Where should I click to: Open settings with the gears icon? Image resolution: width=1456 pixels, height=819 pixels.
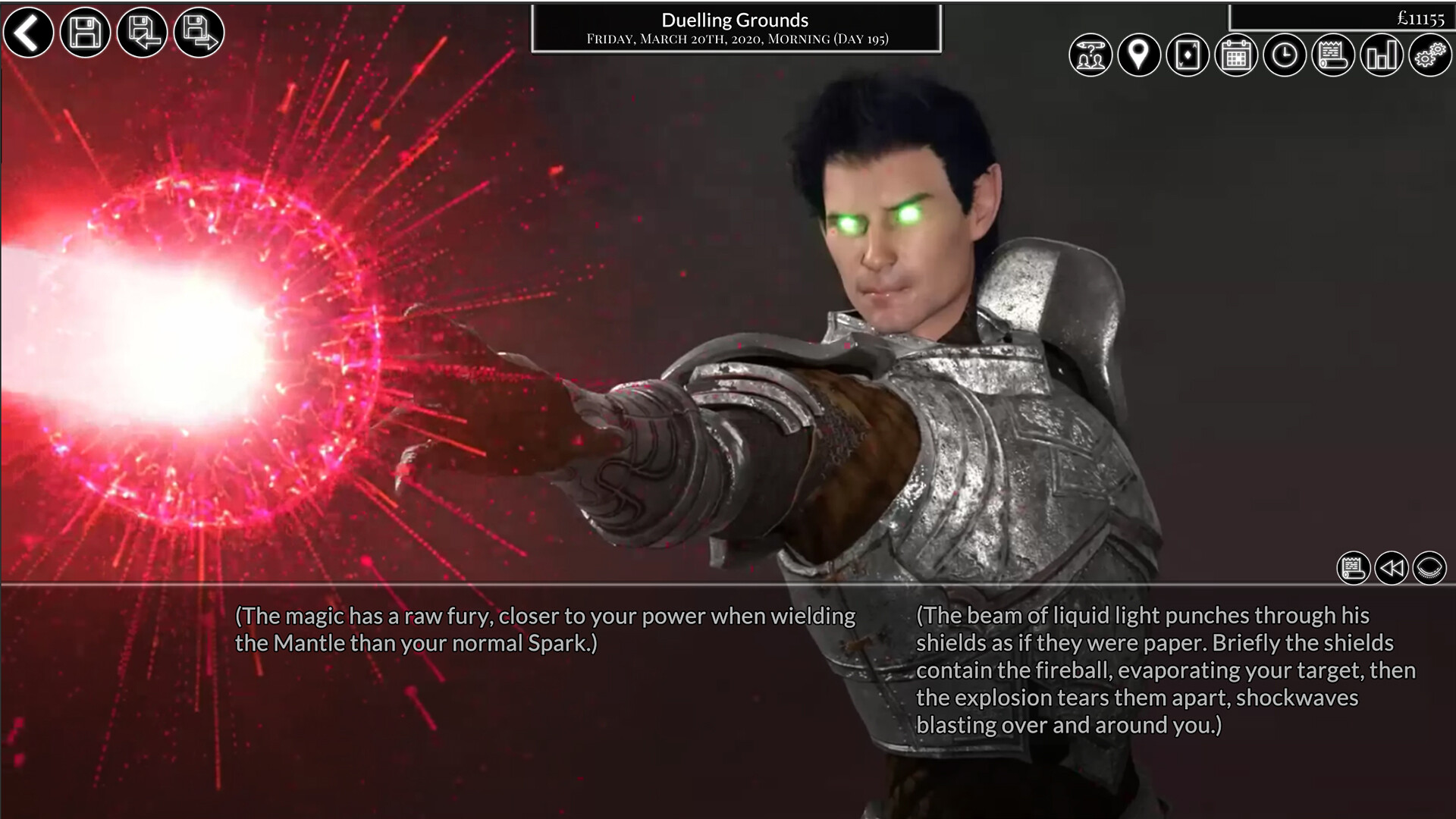pos(1429,55)
